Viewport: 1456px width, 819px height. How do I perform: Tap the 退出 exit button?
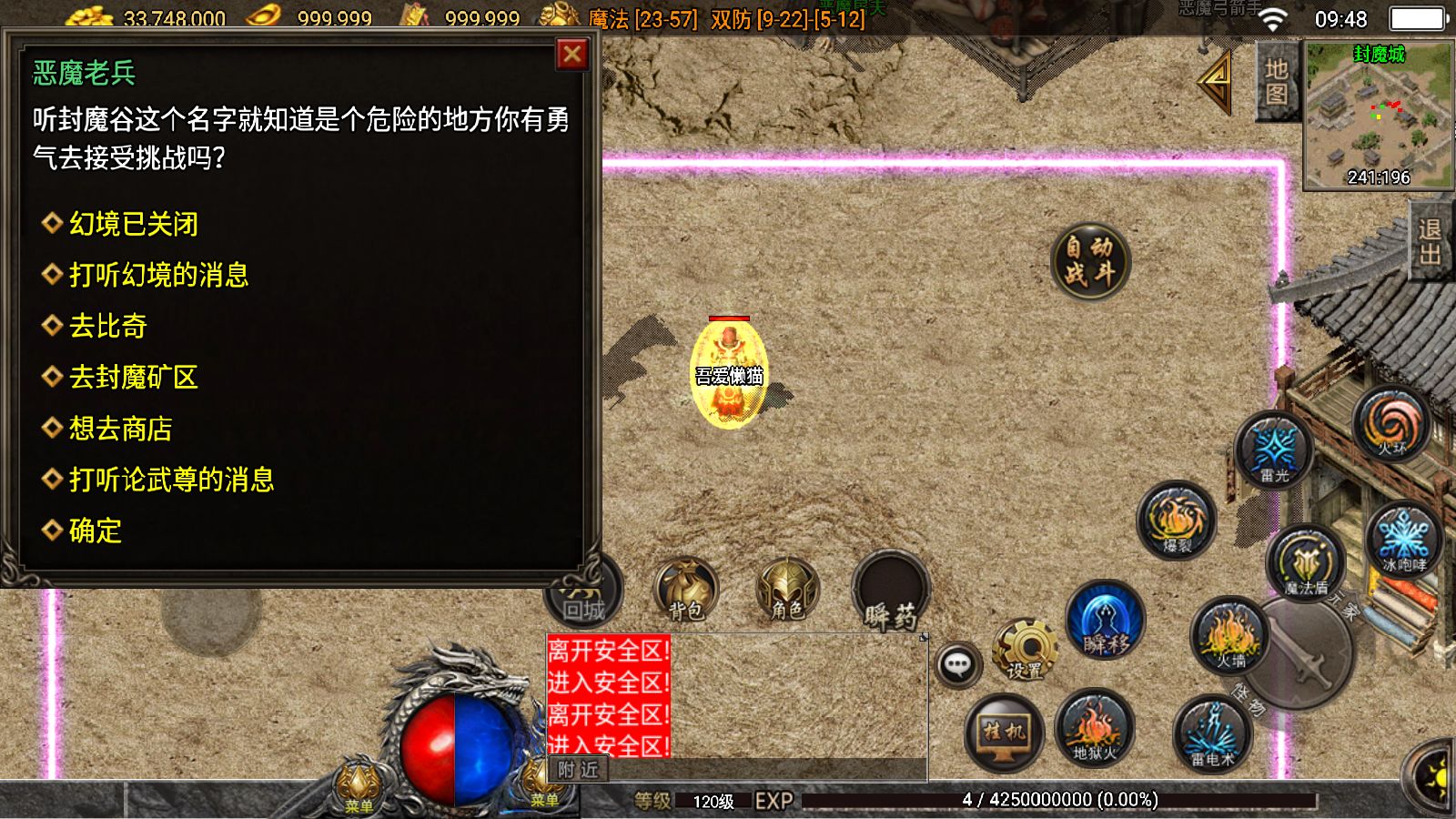(x=1431, y=242)
